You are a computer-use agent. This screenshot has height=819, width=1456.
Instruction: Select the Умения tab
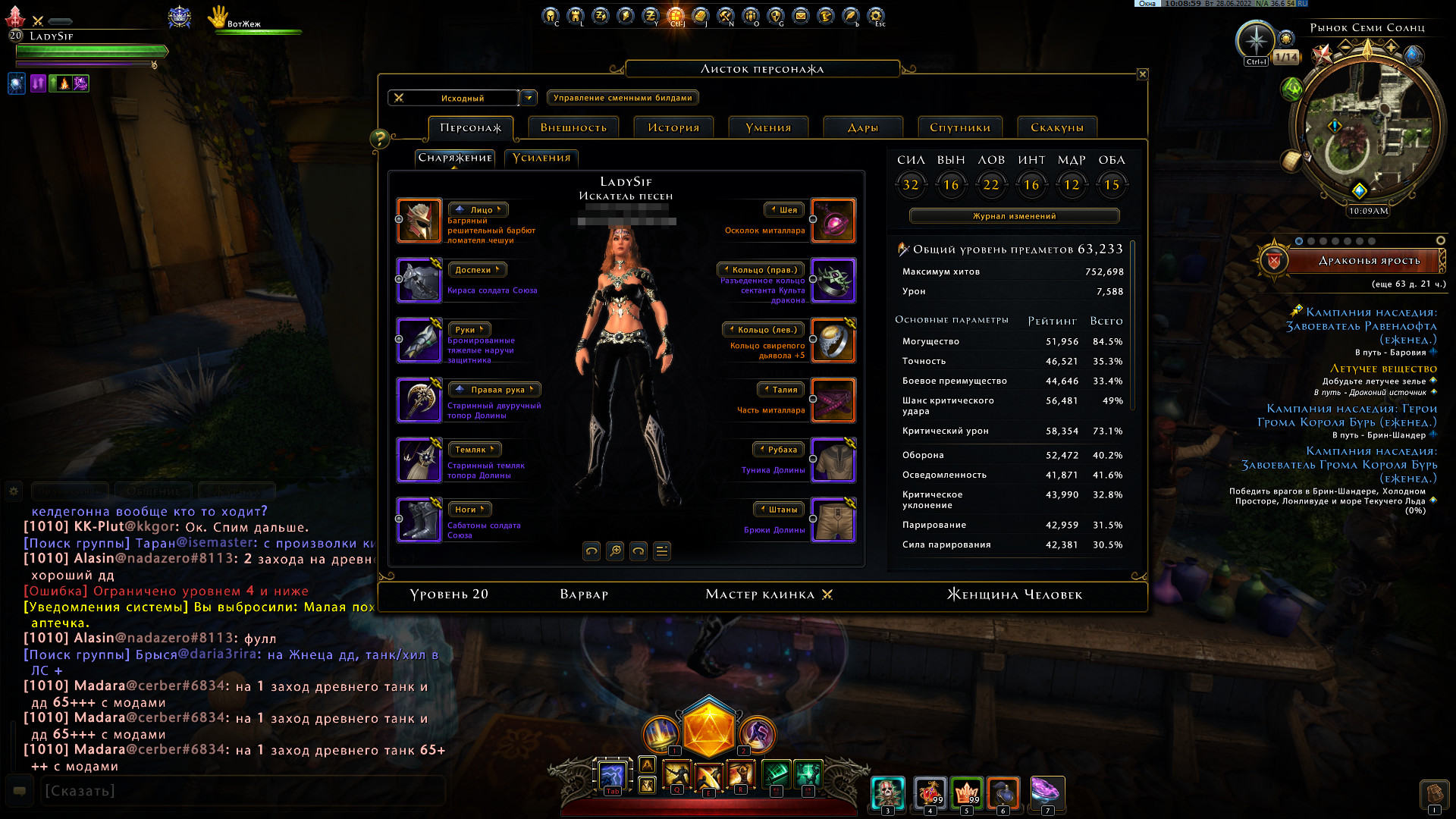[768, 127]
